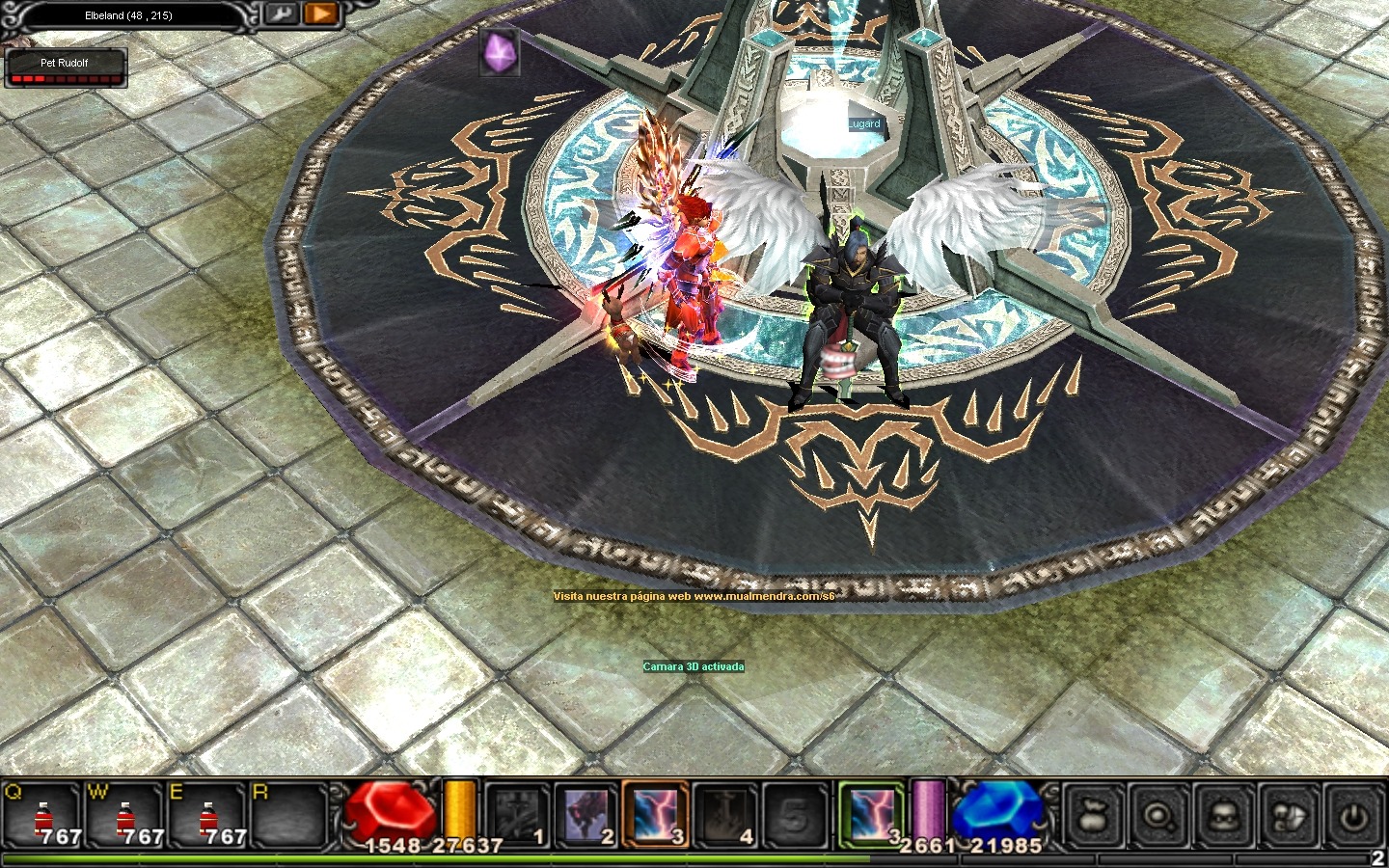This screenshot has height=868, width=1389.
Task: Click the orange play arrow button
Action: coord(319,14)
